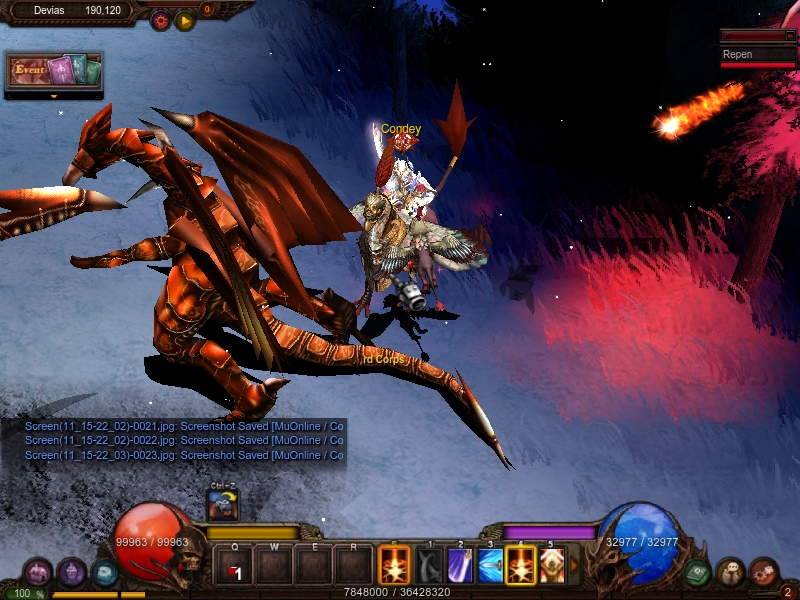Start the helper with the play button
Screen dimensions: 800x600
click(185, 19)
